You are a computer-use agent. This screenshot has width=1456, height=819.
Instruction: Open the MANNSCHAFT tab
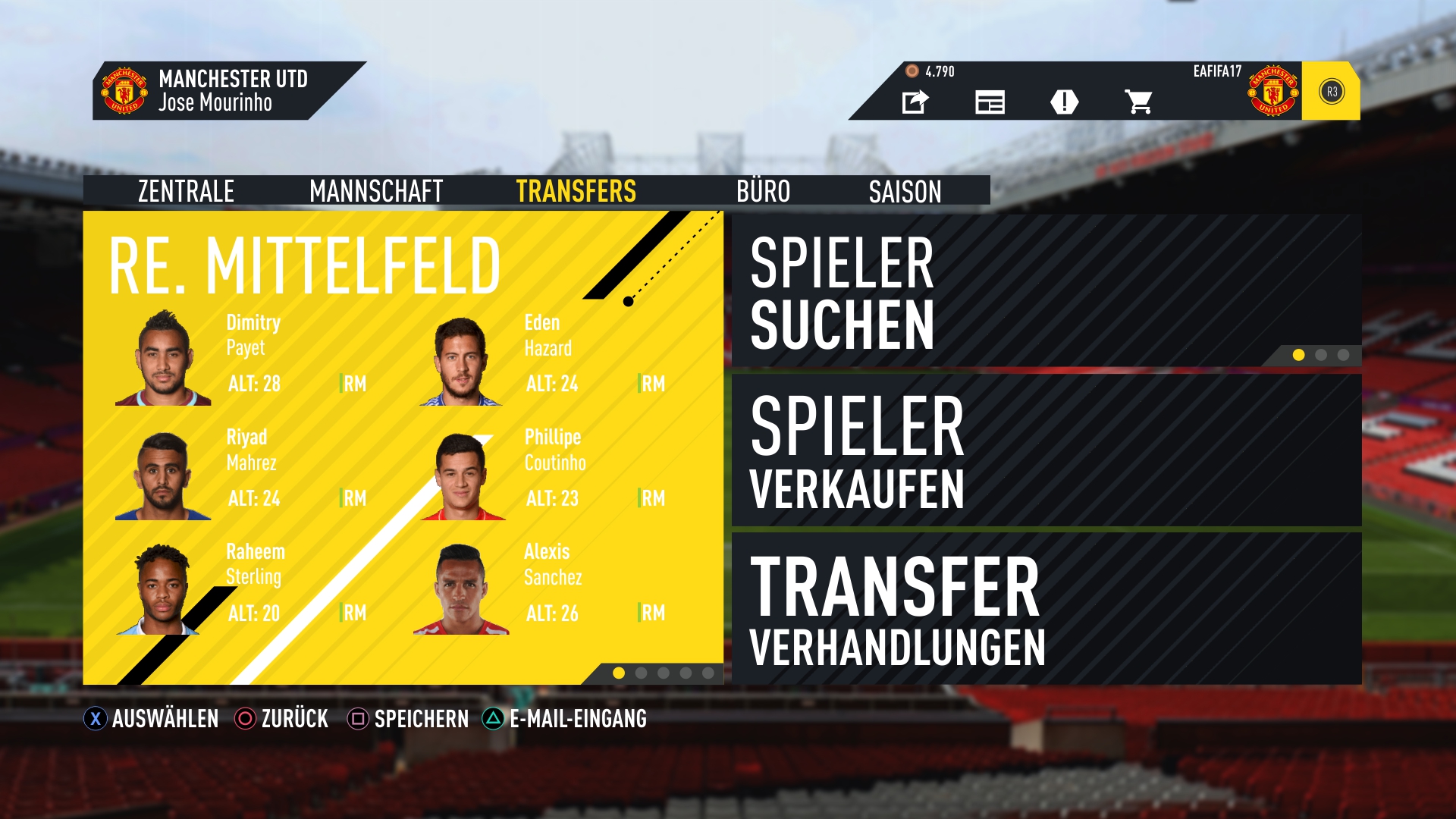pos(376,191)
